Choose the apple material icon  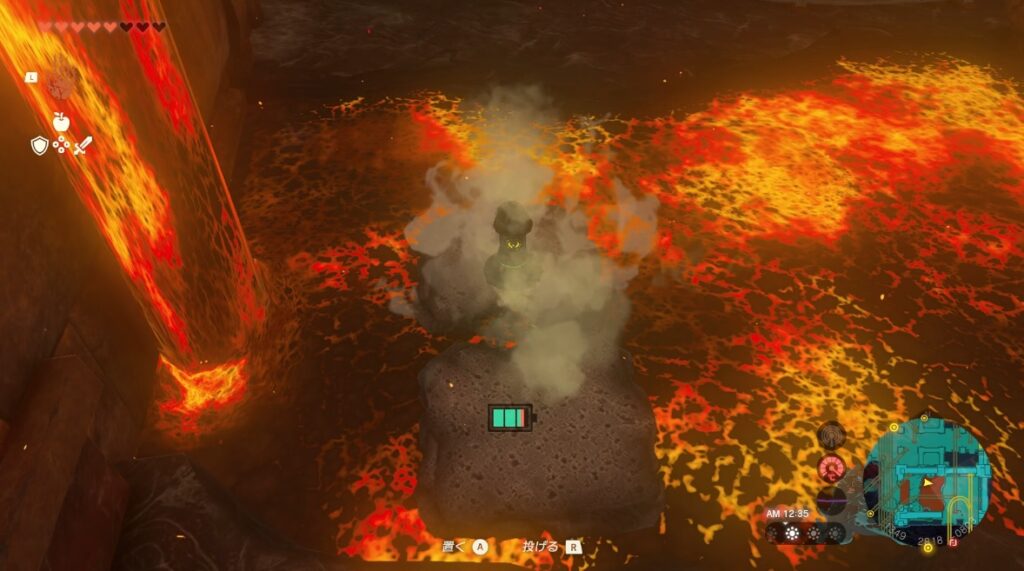(x=61, y=122)
